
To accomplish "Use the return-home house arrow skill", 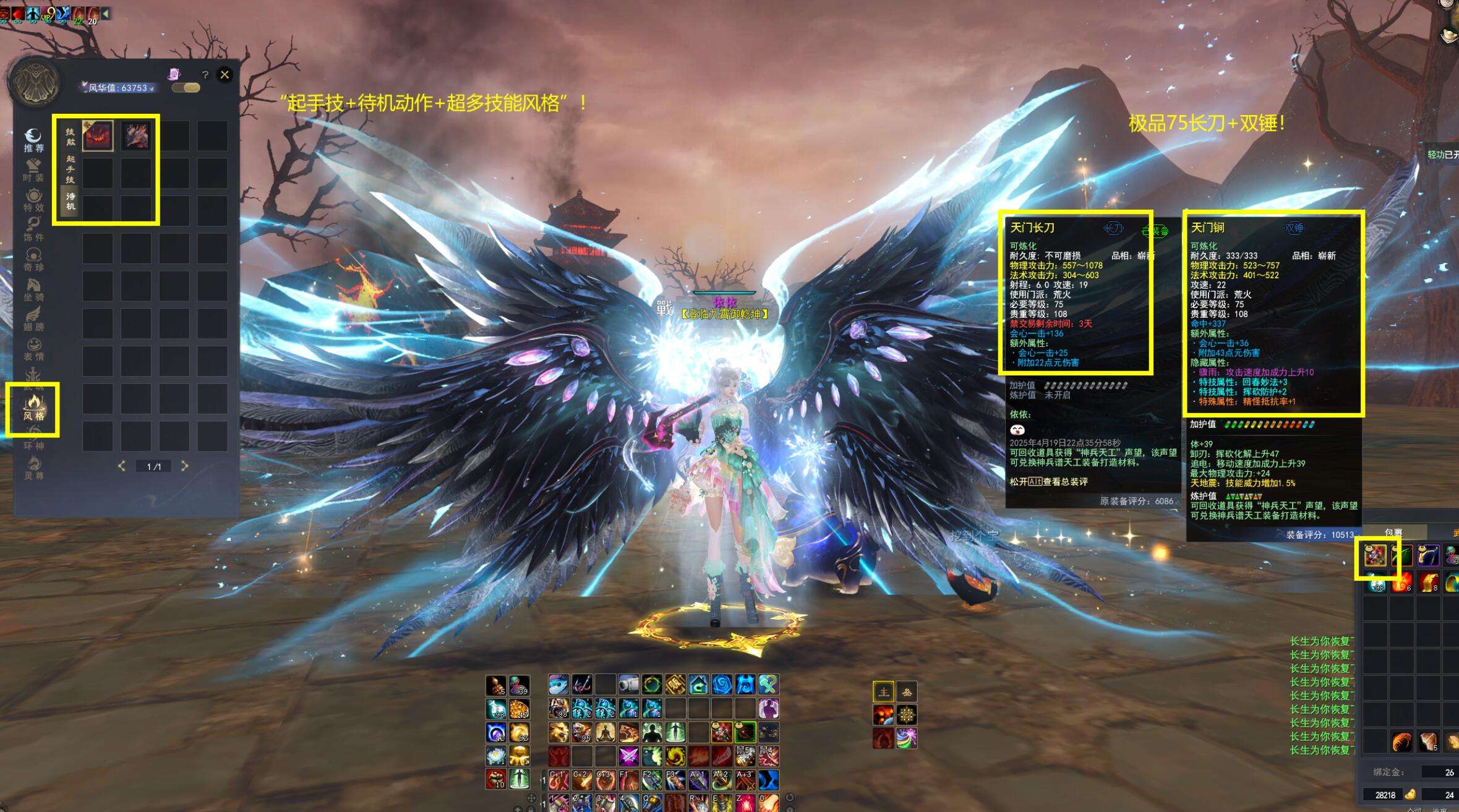I will coord(698,685).
